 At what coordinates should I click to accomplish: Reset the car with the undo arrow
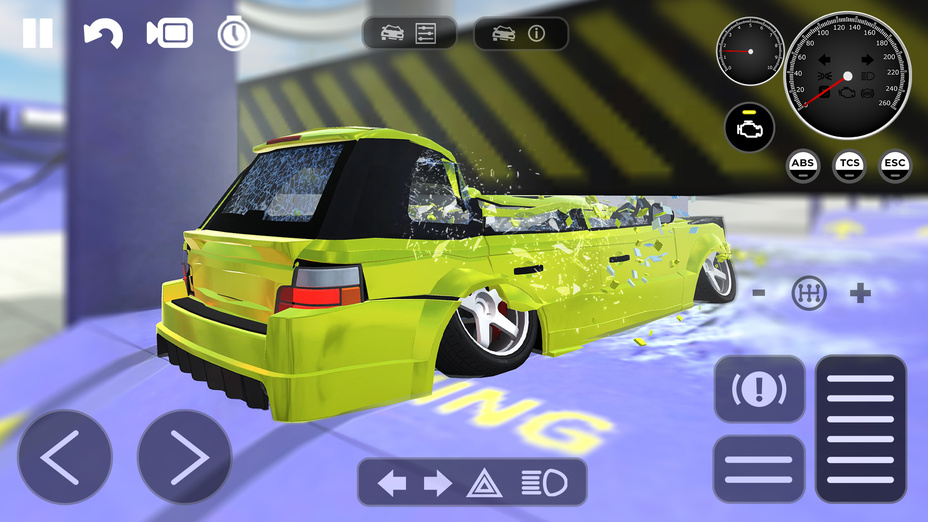pos(102,34)
